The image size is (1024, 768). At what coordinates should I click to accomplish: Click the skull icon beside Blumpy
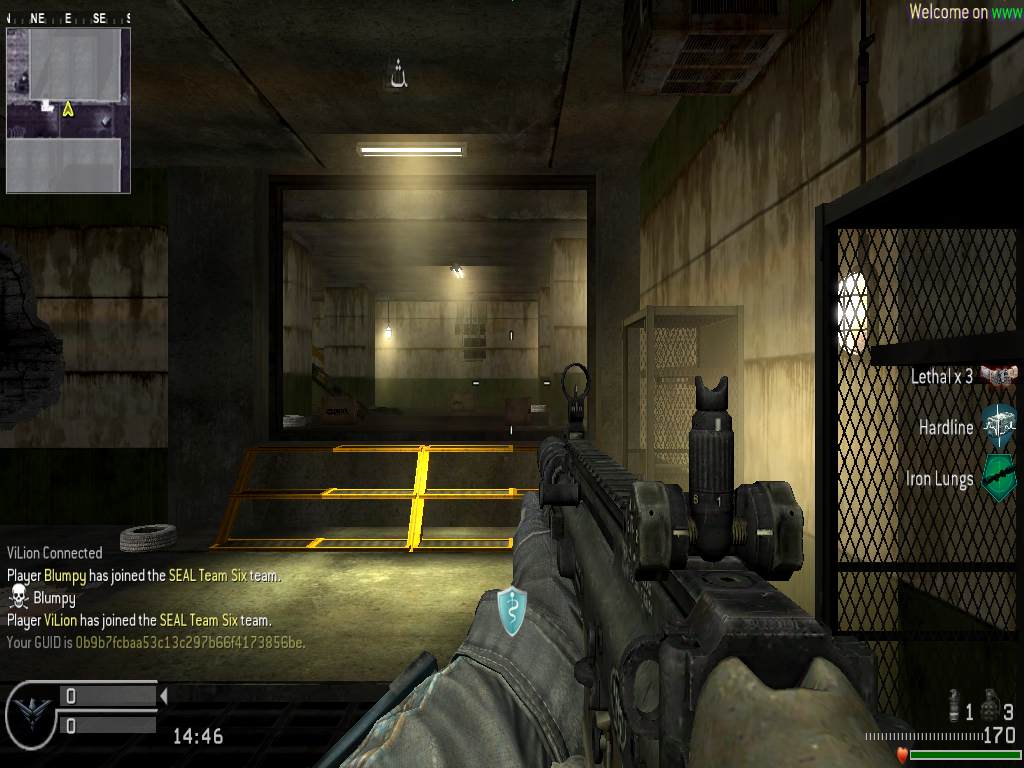tap(18, 598)
